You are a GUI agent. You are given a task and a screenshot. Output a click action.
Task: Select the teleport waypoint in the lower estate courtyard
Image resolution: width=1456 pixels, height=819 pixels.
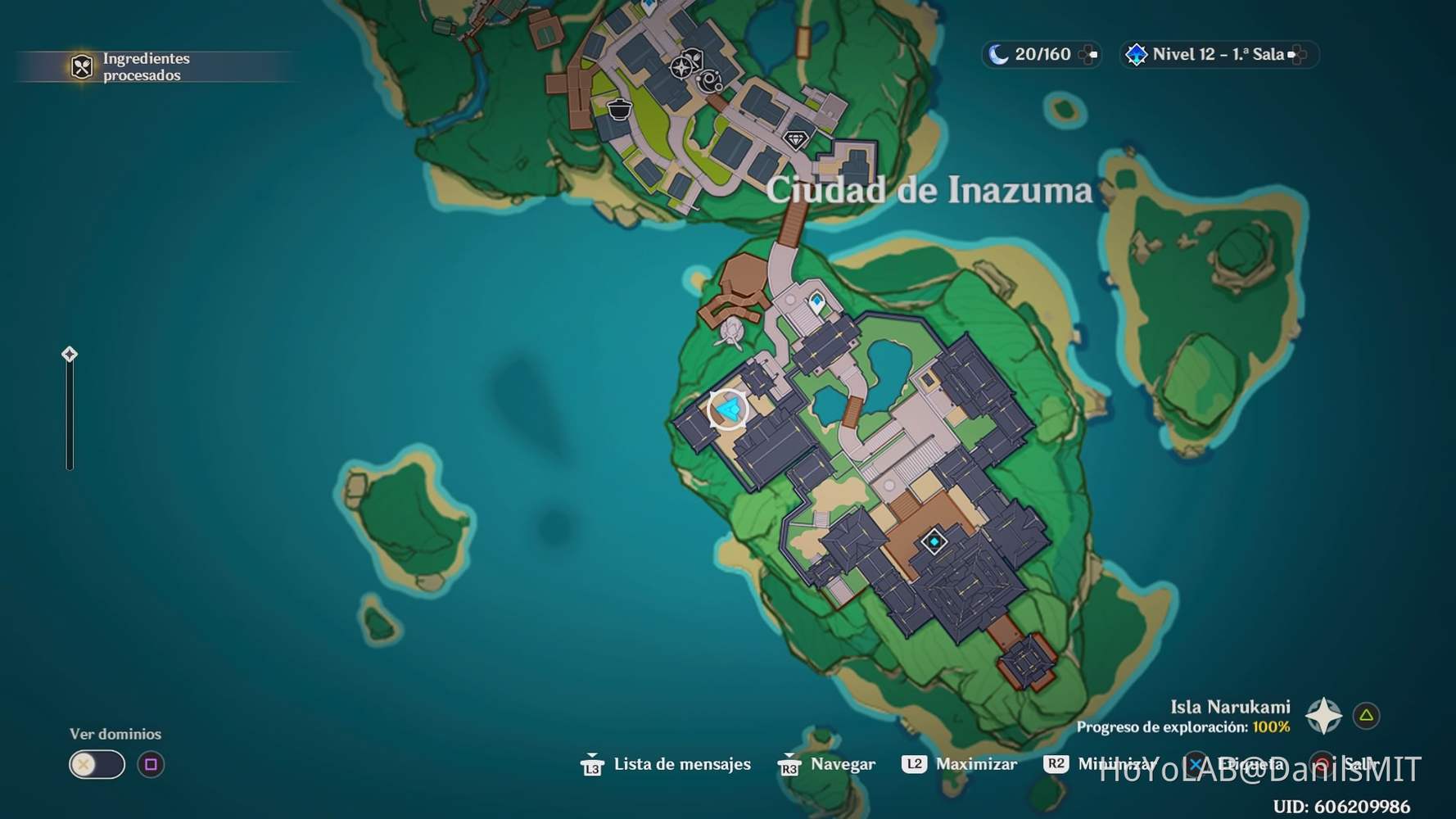pyautogui.click(x=934, y=541)
